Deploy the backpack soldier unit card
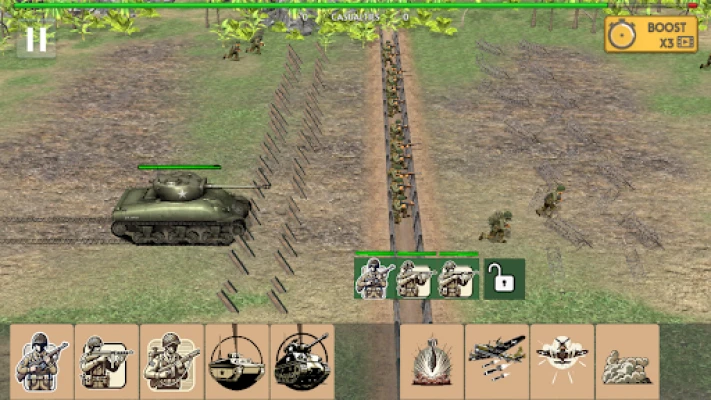711x400 pixels. click(x=172, y=356)
